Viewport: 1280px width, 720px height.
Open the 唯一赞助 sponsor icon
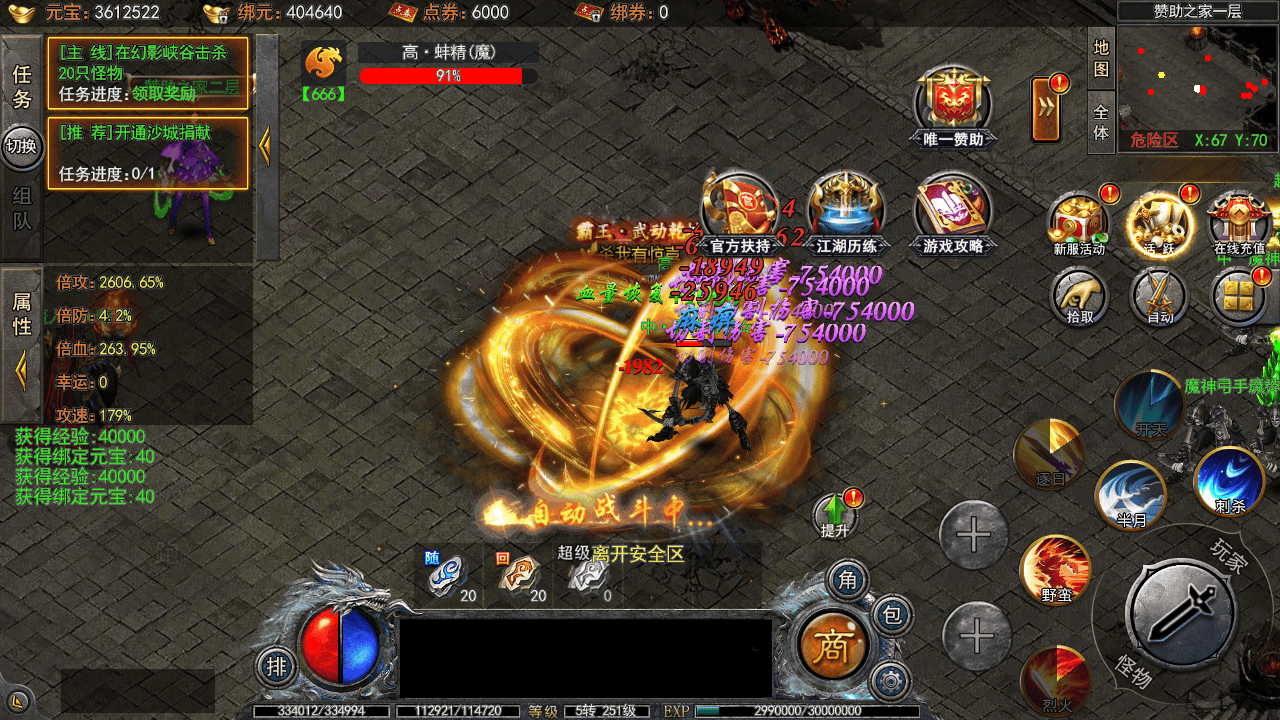point(953,104)
